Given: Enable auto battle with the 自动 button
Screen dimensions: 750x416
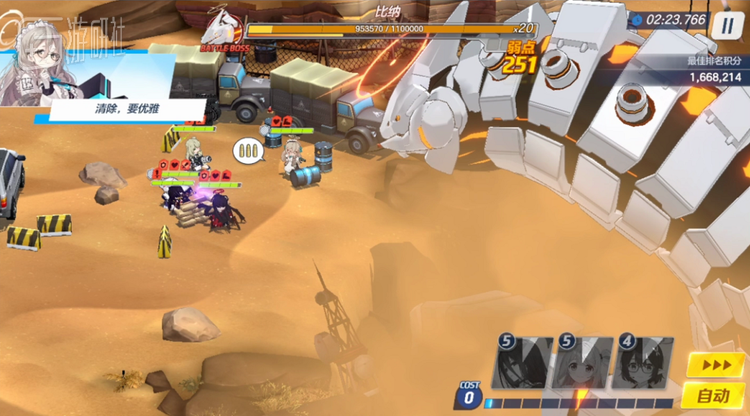Looking at the screenshot, I should (714, 396).
